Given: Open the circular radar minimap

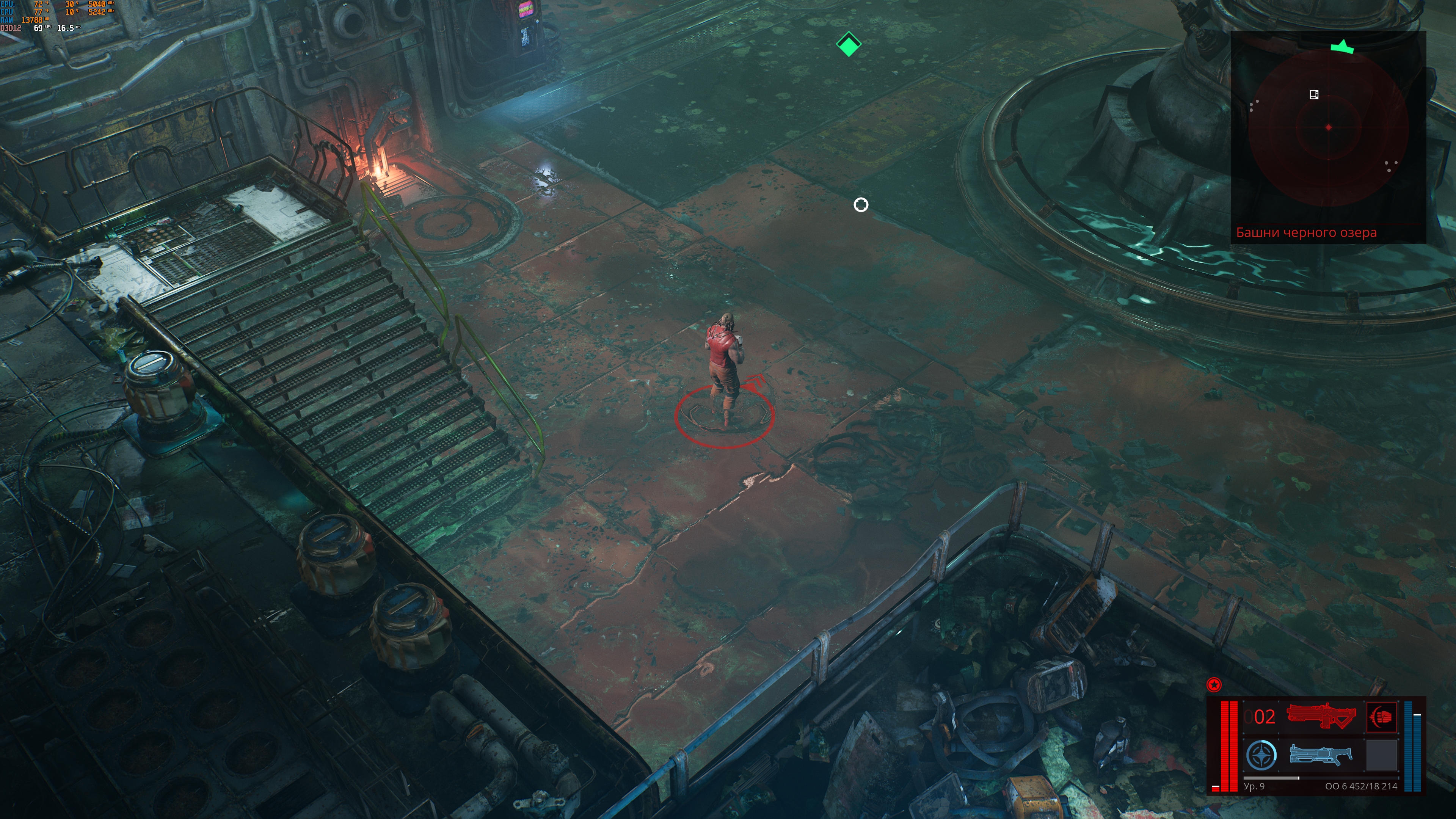Looking at the screenshot, I should (1328, 128).
